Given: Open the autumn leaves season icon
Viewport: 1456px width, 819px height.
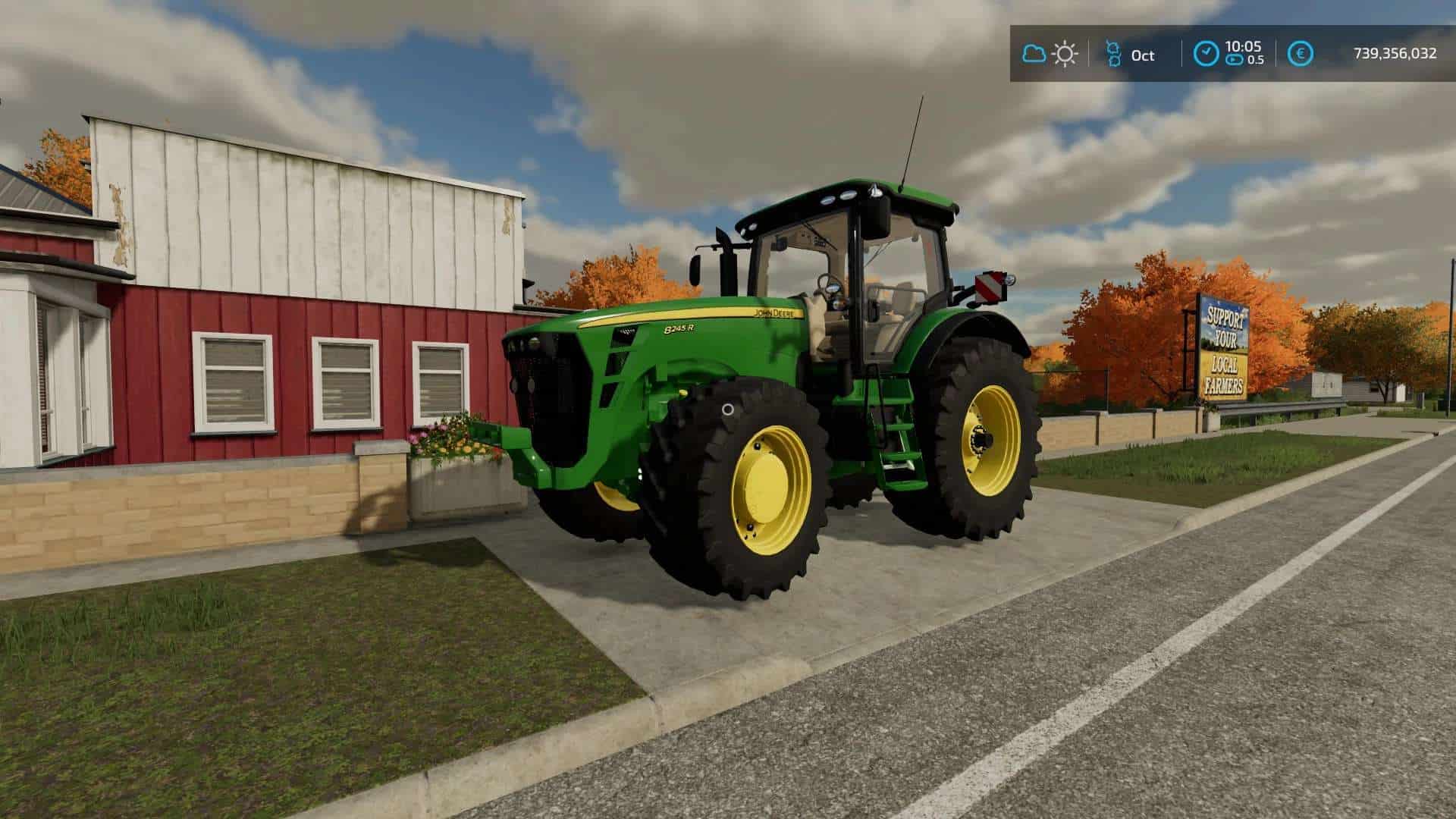Looking at the screenshot, I should (1113, 54).
